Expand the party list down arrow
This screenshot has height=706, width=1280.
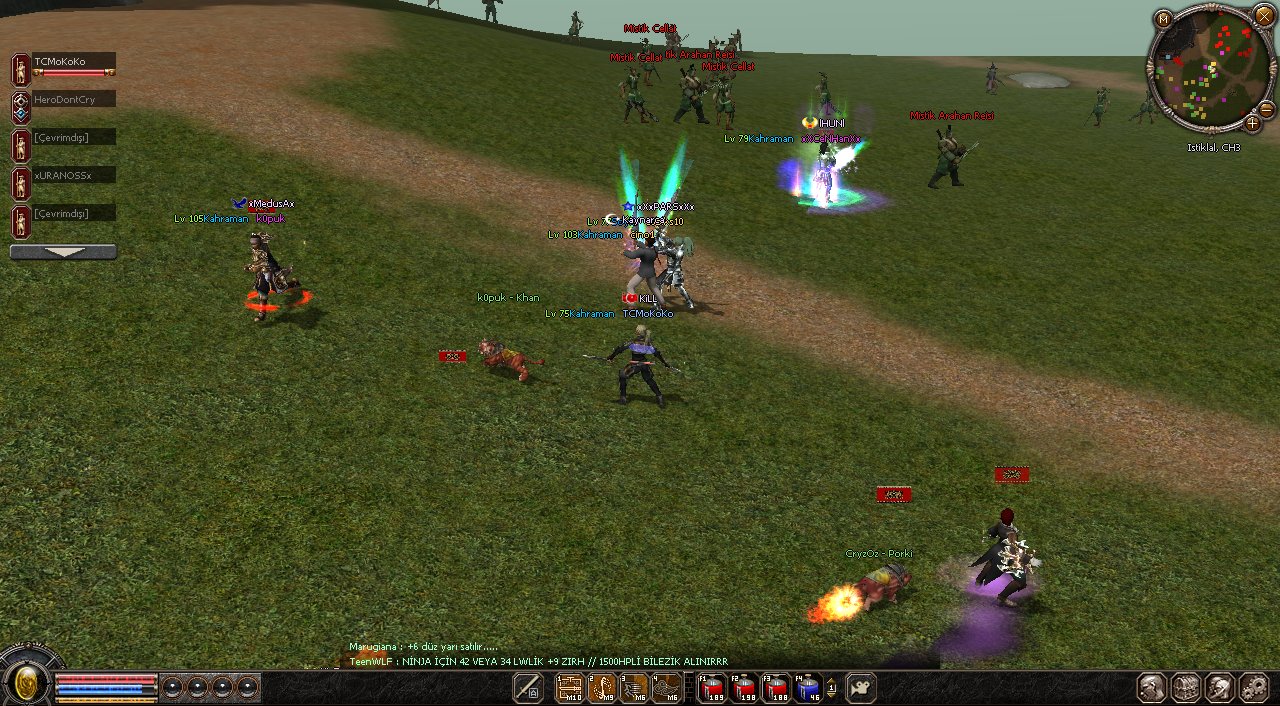click(x=63, y=252)
